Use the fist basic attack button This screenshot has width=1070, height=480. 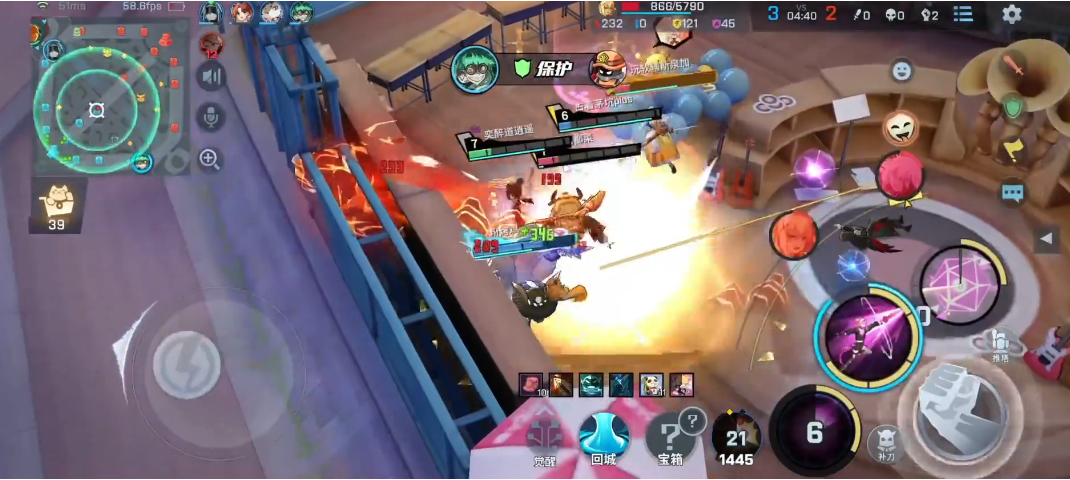pos(951,409)
